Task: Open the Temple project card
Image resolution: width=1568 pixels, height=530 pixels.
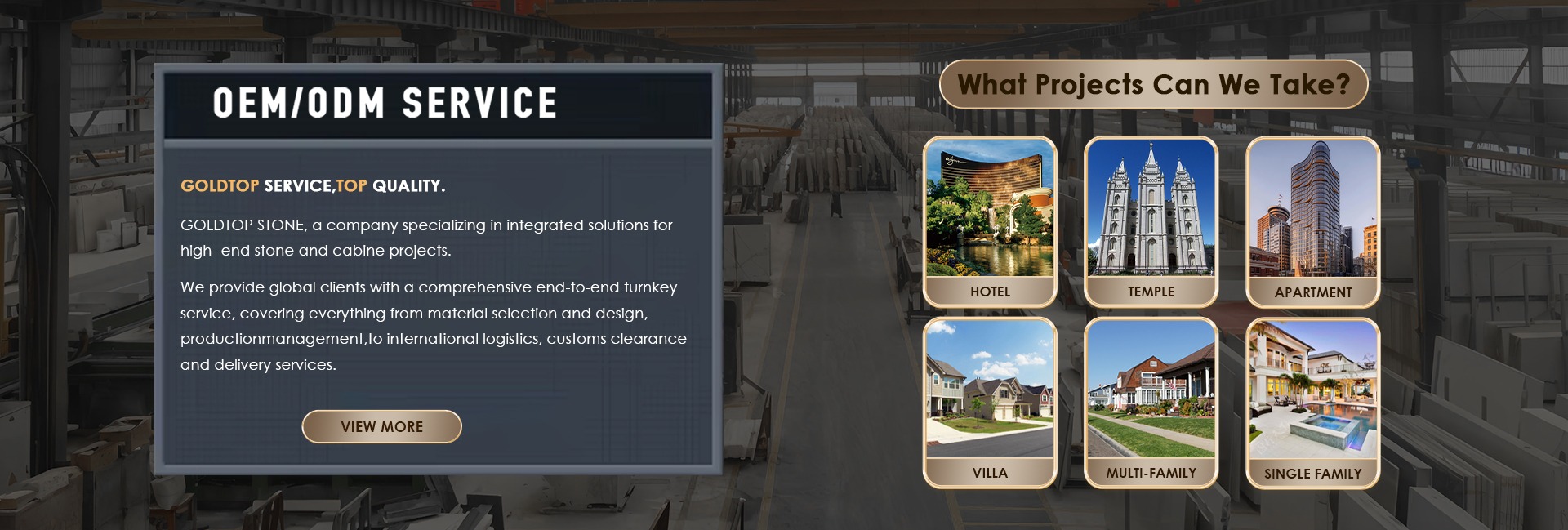Action: tap(1151, 221)
